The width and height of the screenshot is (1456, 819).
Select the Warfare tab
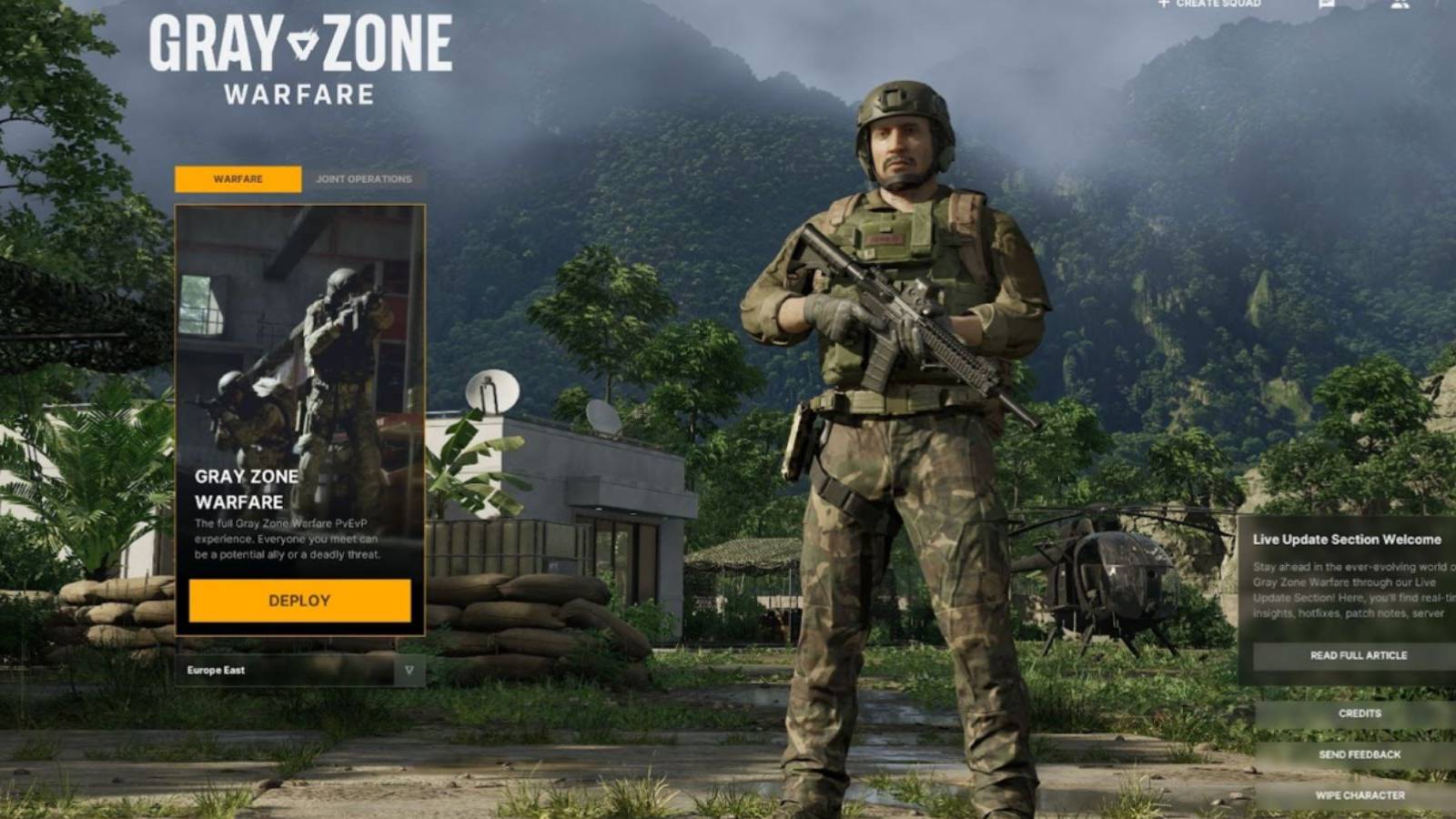238,179
